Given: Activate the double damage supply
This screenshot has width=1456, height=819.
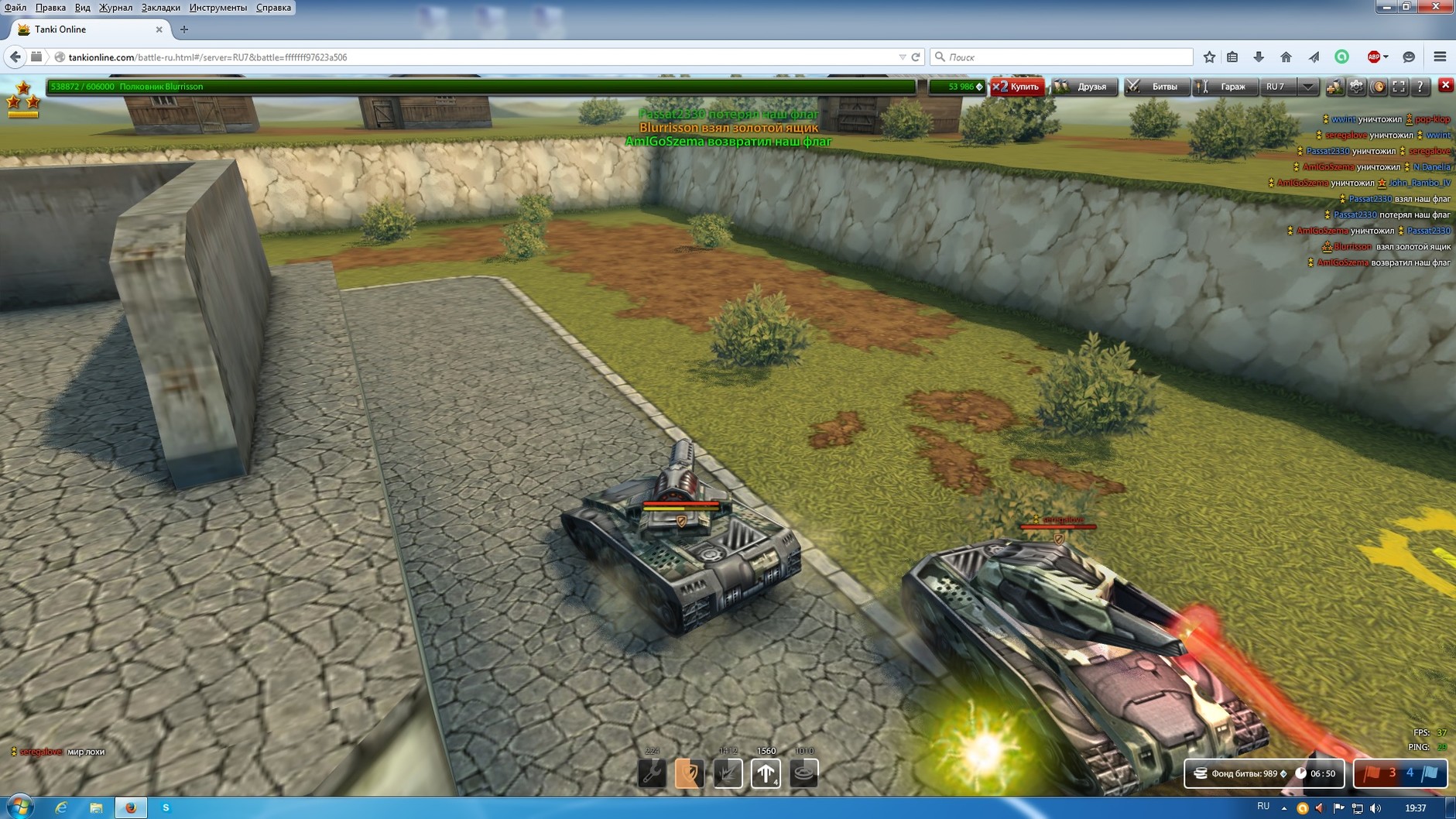Looking at the screenshot, I should [x=728, y=773].
